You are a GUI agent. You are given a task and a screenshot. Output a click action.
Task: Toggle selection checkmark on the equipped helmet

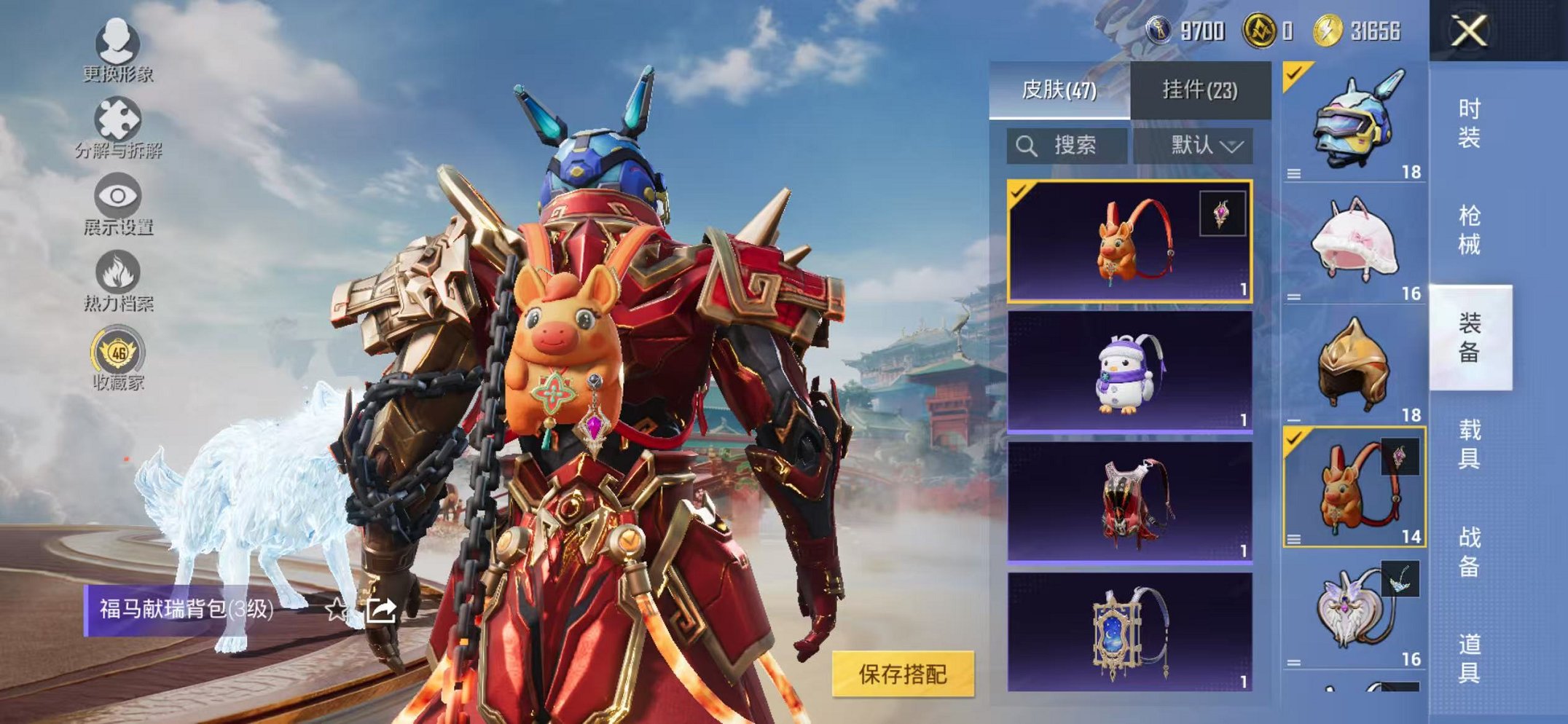(x=1293, y=73)
